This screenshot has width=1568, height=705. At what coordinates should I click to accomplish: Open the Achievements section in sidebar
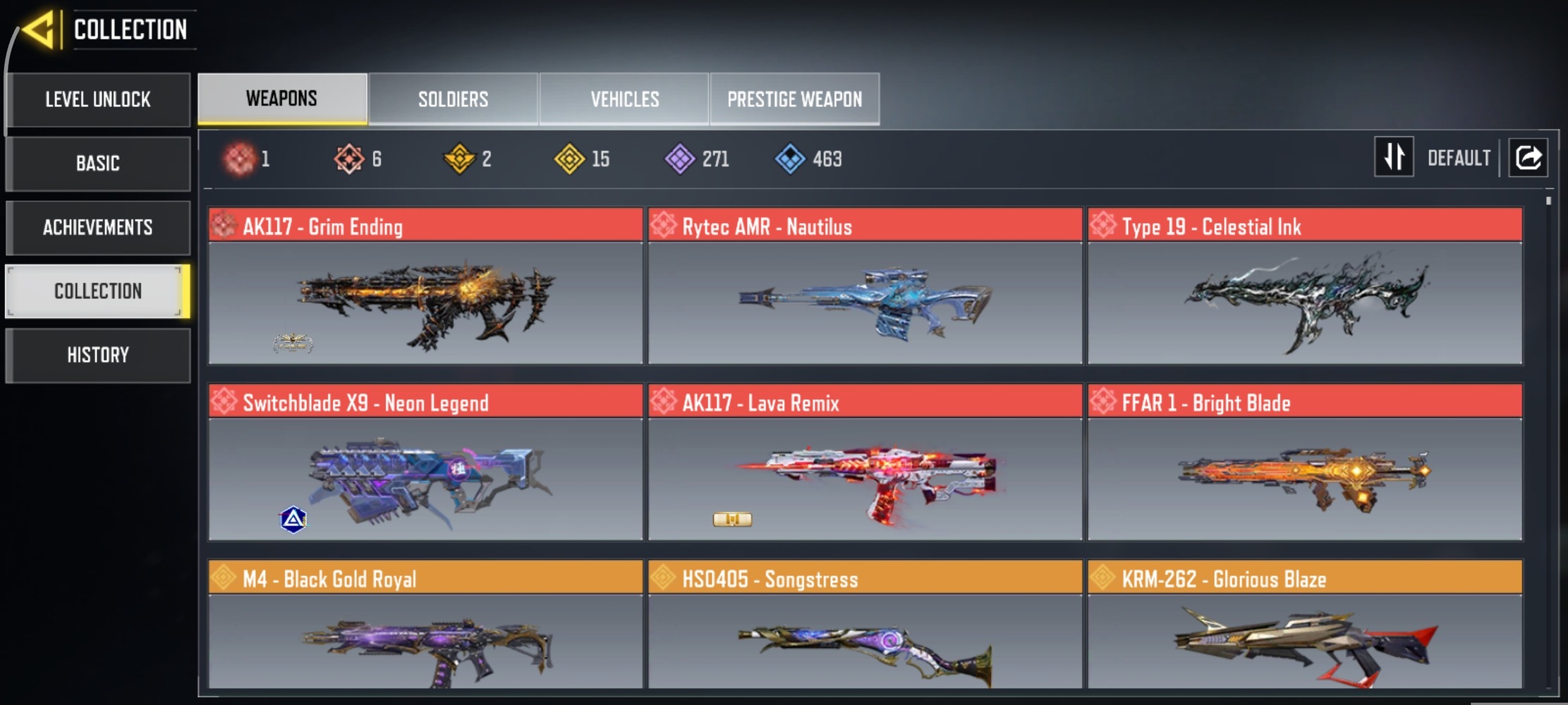click(98, 227)
